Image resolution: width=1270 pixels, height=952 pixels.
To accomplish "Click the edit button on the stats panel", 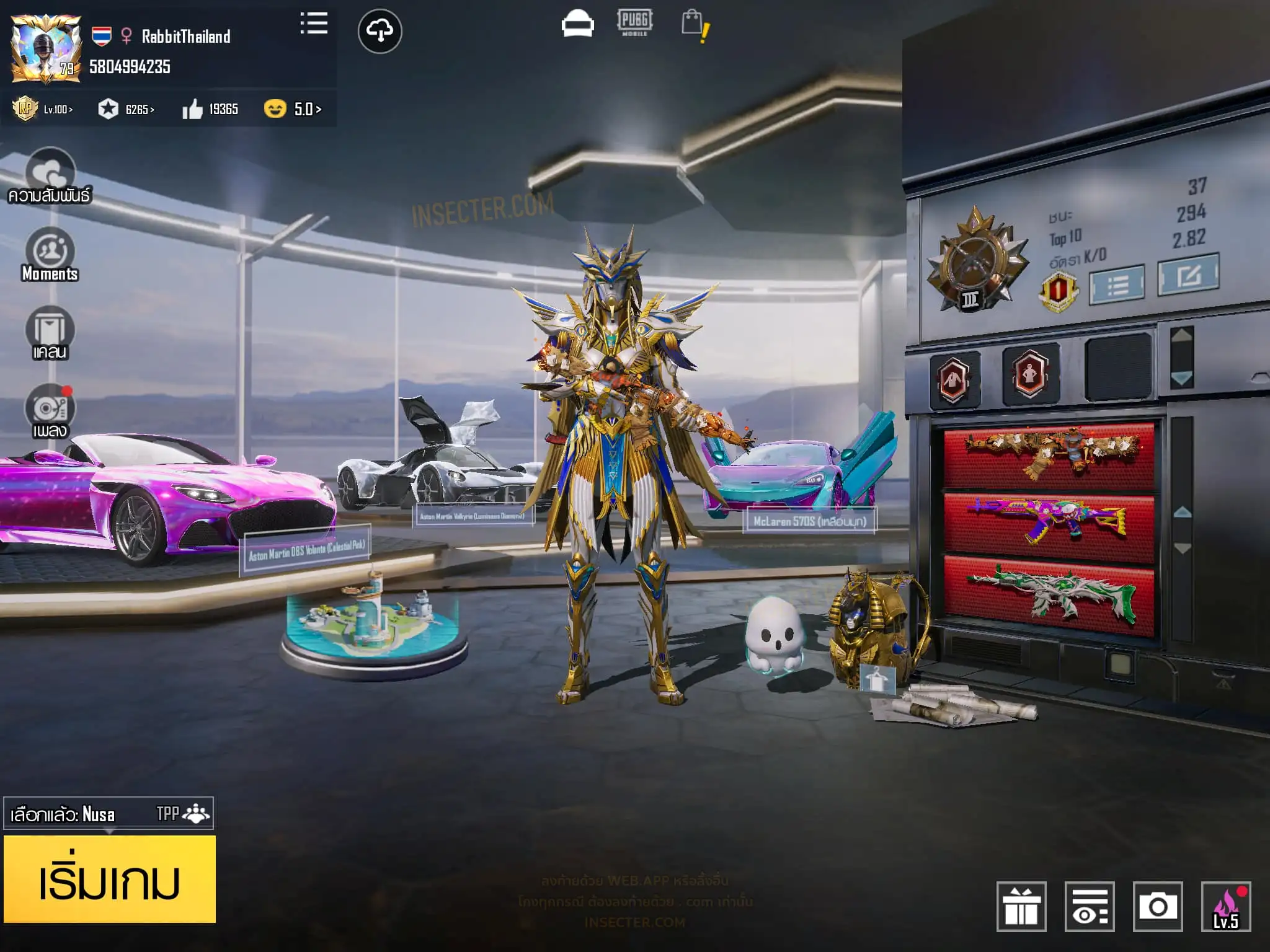I will click(1188, 274).
